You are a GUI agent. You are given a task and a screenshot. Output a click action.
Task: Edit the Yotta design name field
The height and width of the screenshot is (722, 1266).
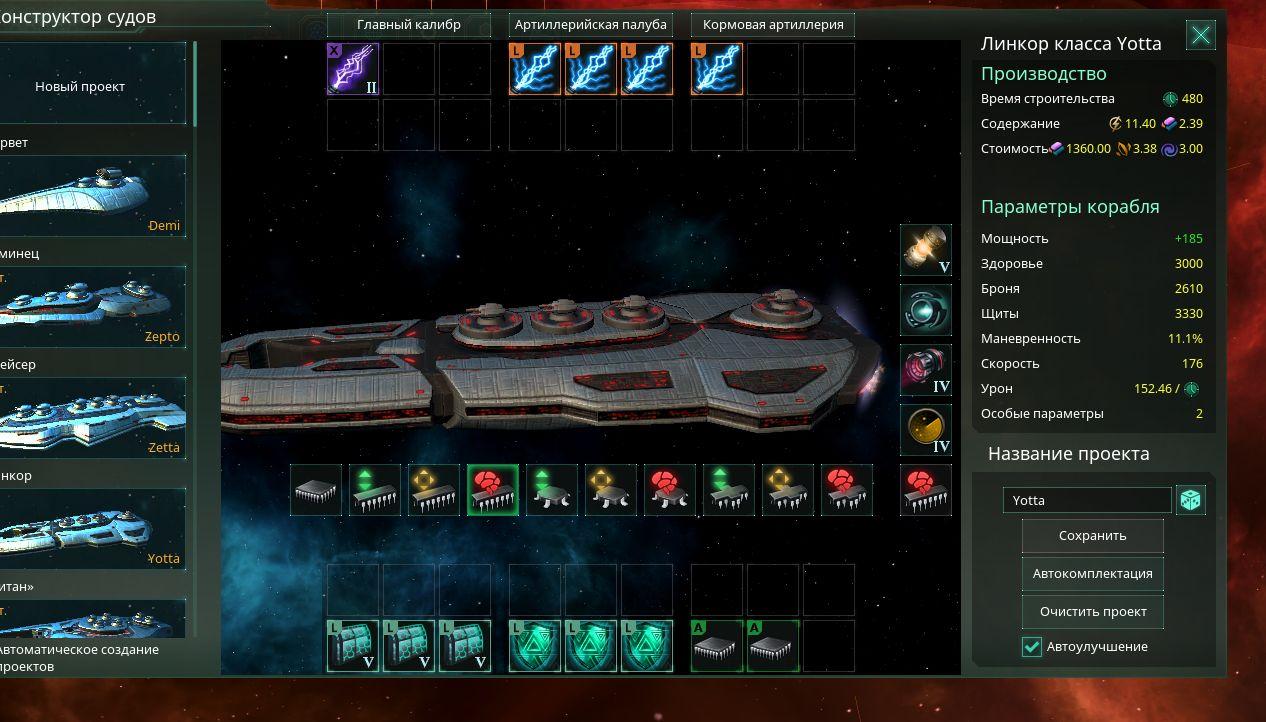point(1087,500)
